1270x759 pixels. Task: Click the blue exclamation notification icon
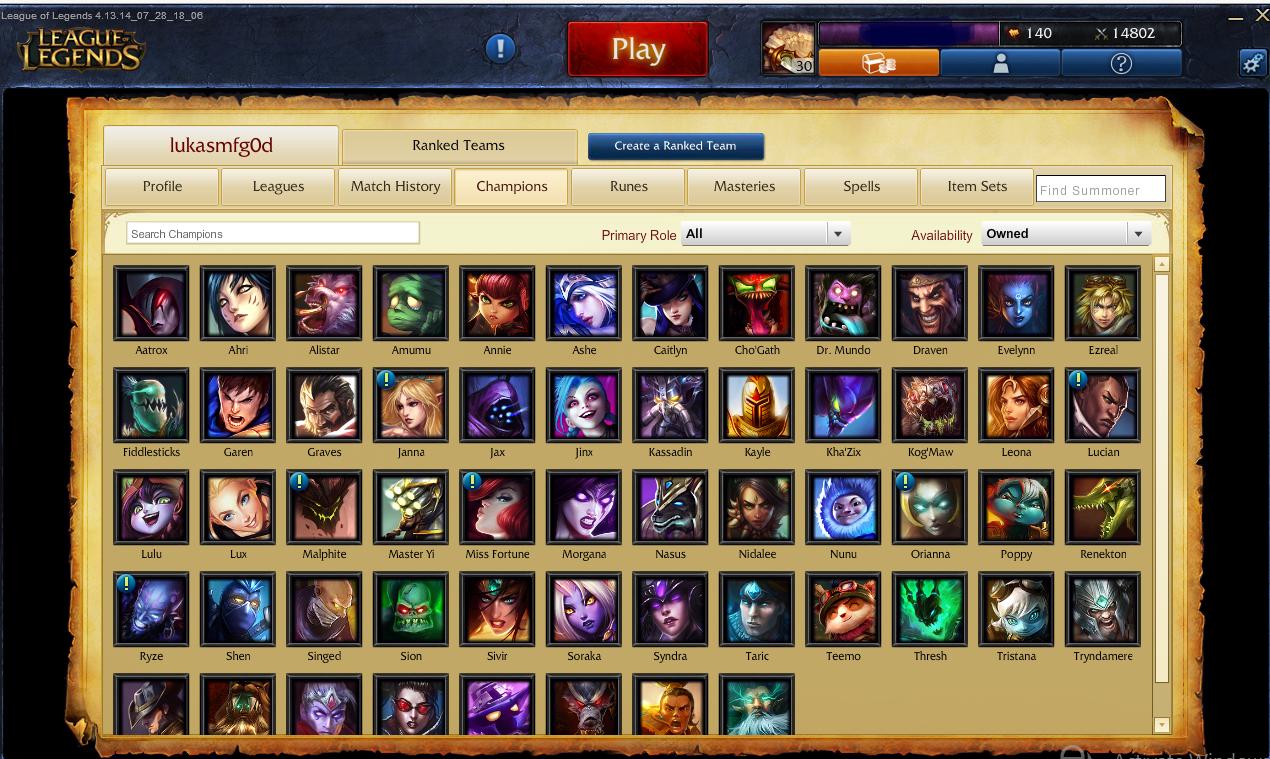(500, 48)
